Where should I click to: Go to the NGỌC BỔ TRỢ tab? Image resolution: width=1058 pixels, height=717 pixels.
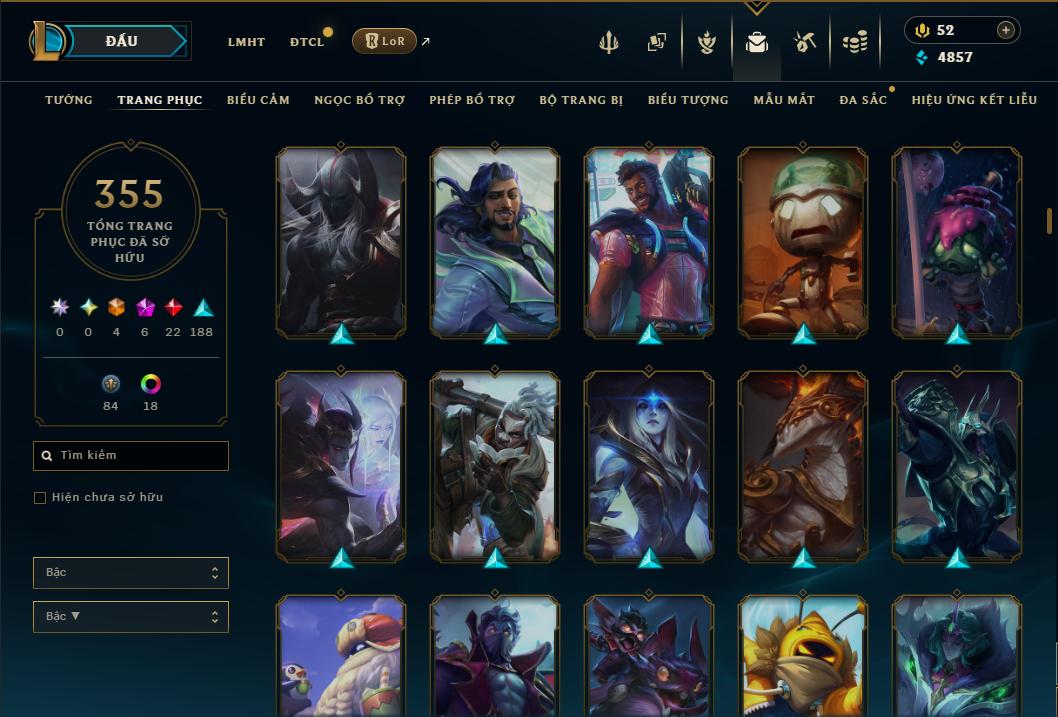(360, 100)
